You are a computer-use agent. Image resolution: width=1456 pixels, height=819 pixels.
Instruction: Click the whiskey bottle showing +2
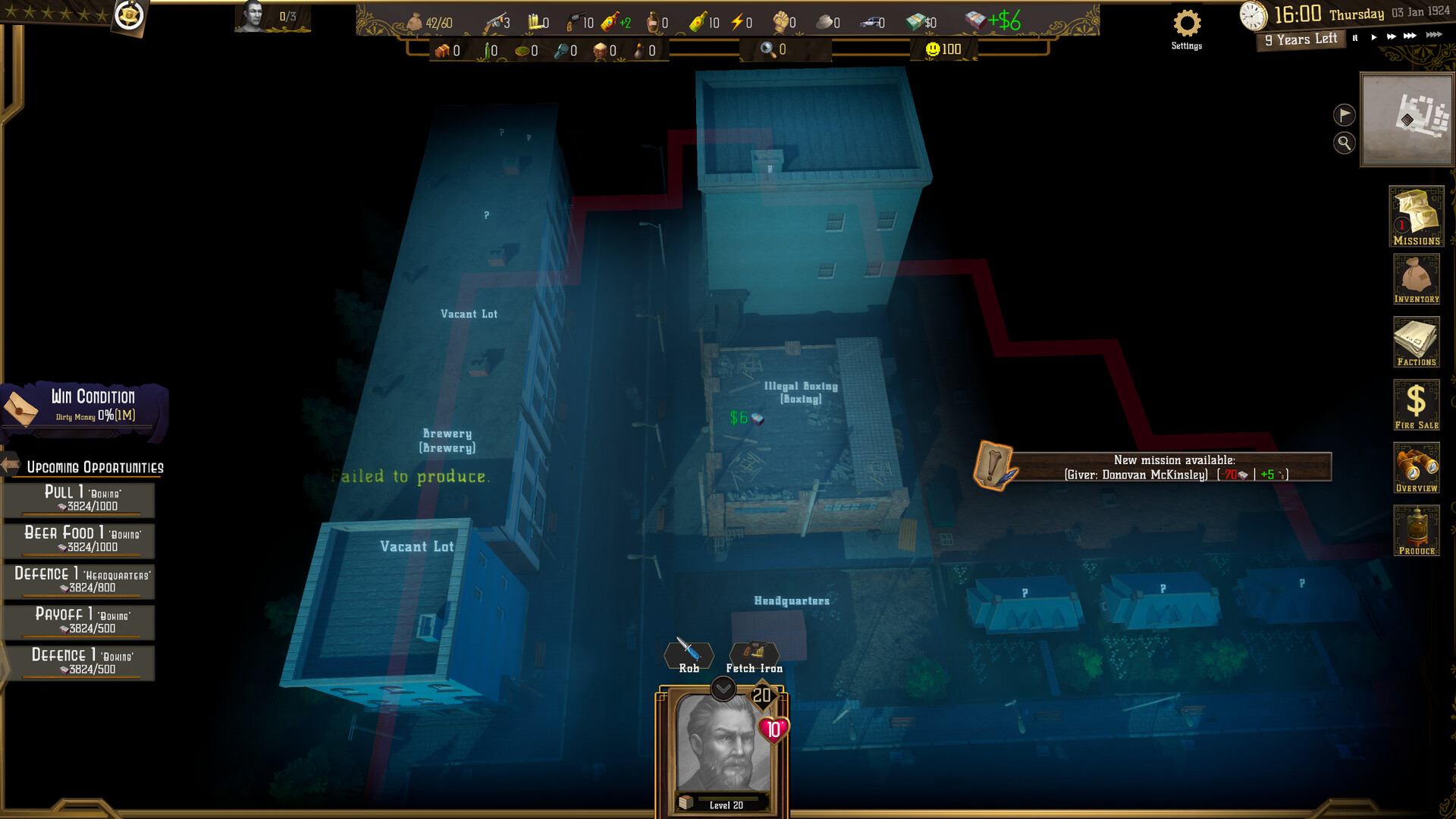(x=610, y=21)
